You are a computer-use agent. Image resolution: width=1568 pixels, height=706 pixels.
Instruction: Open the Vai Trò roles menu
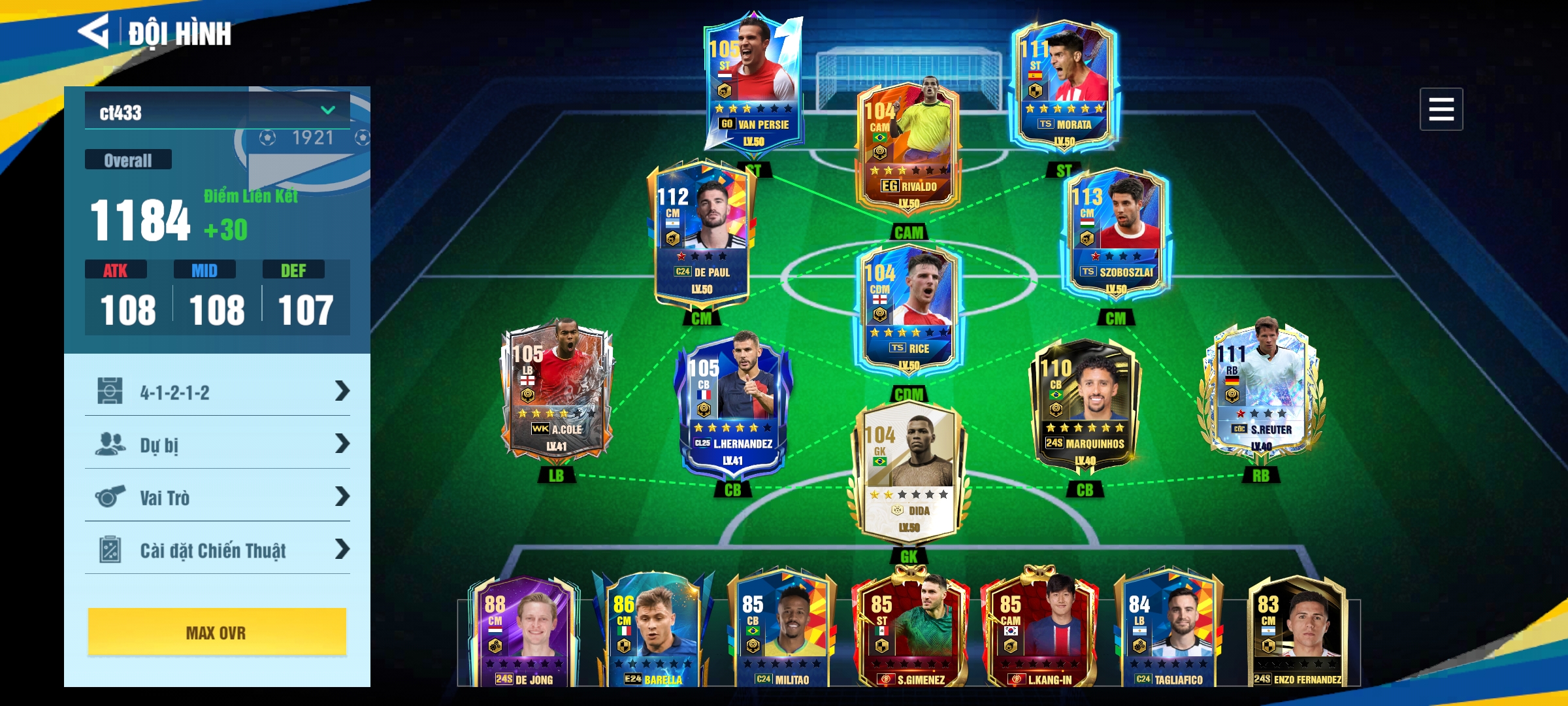(218, 497)
